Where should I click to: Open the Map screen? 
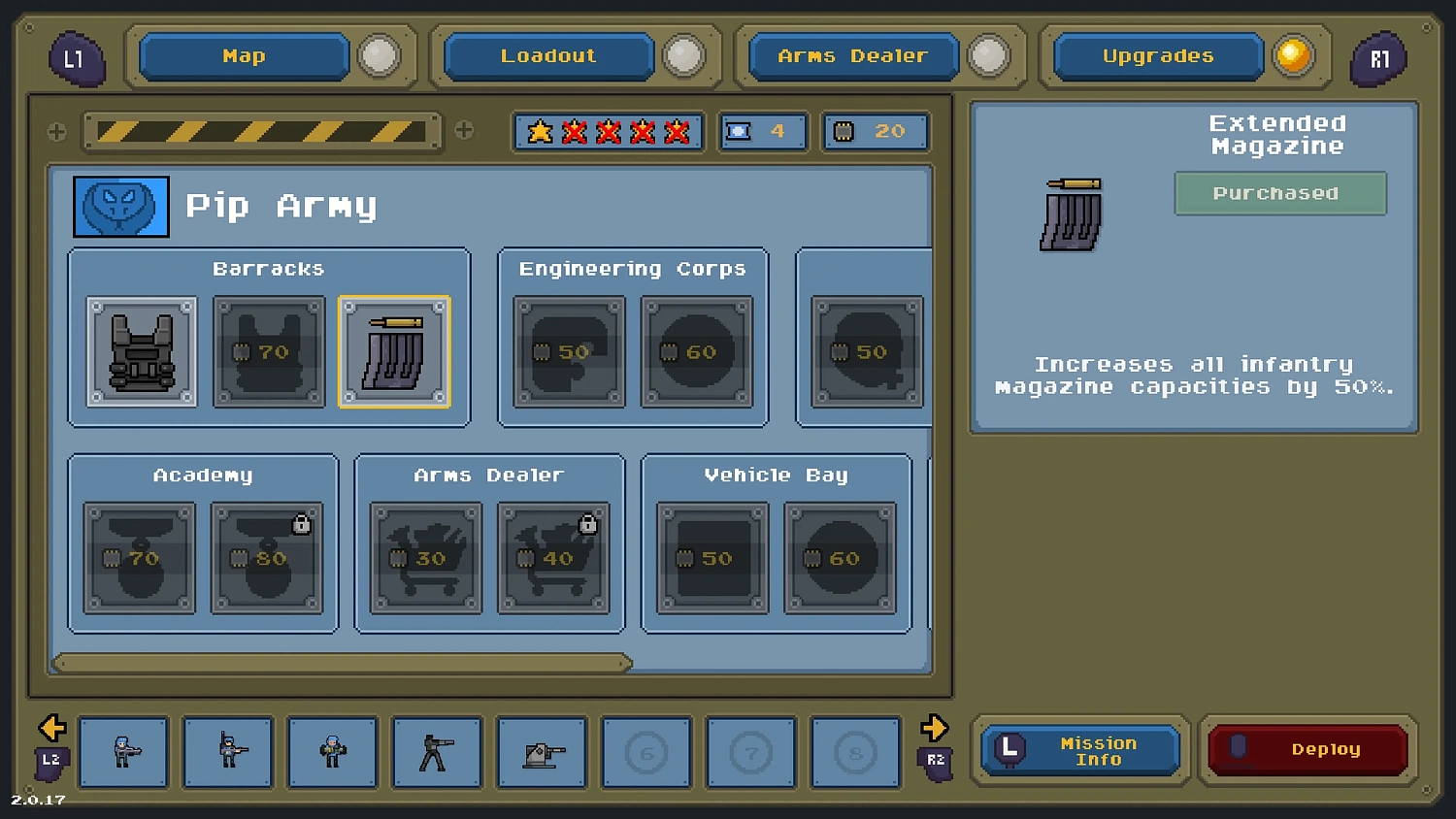point(244,55)
